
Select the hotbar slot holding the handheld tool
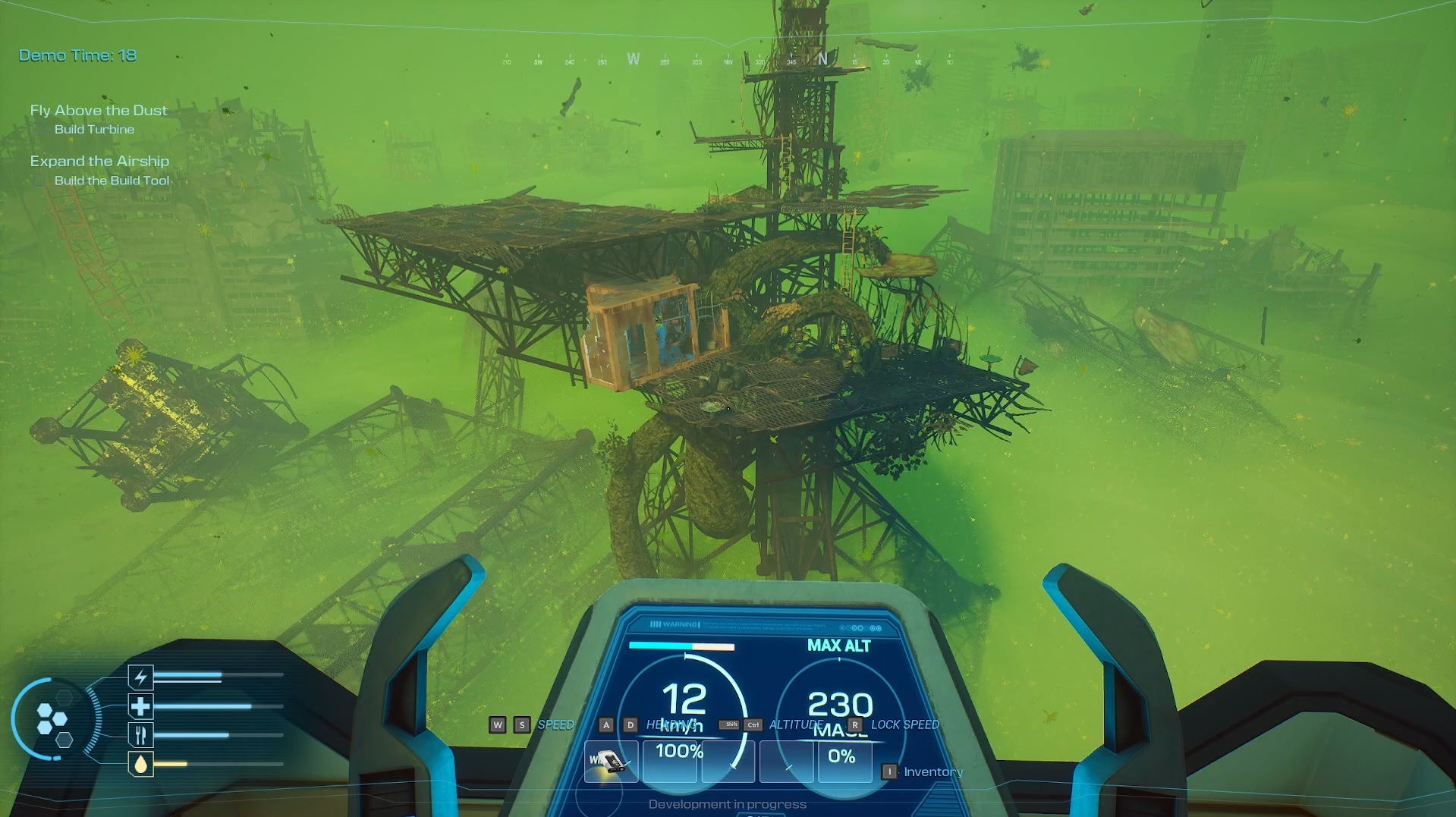(609, 761)
